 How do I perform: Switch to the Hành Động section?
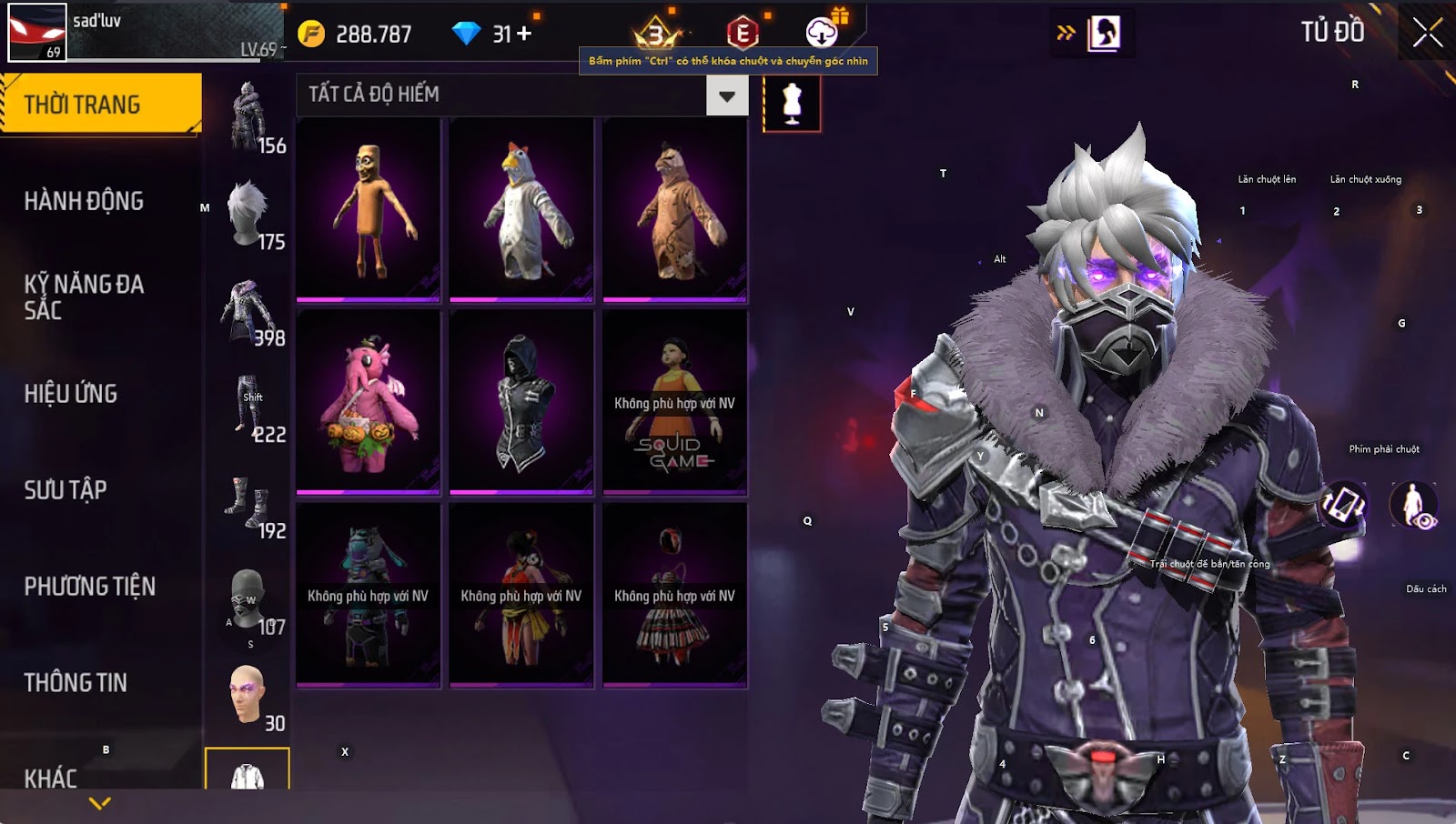tap(84, 201)
